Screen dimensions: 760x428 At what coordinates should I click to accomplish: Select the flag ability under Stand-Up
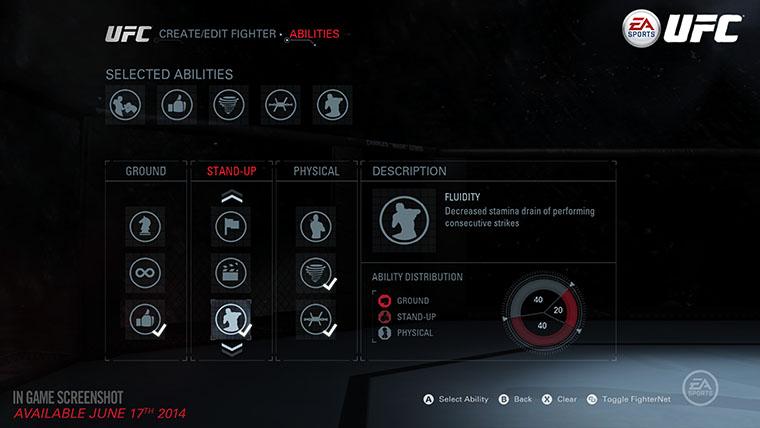tap(231, 226)
